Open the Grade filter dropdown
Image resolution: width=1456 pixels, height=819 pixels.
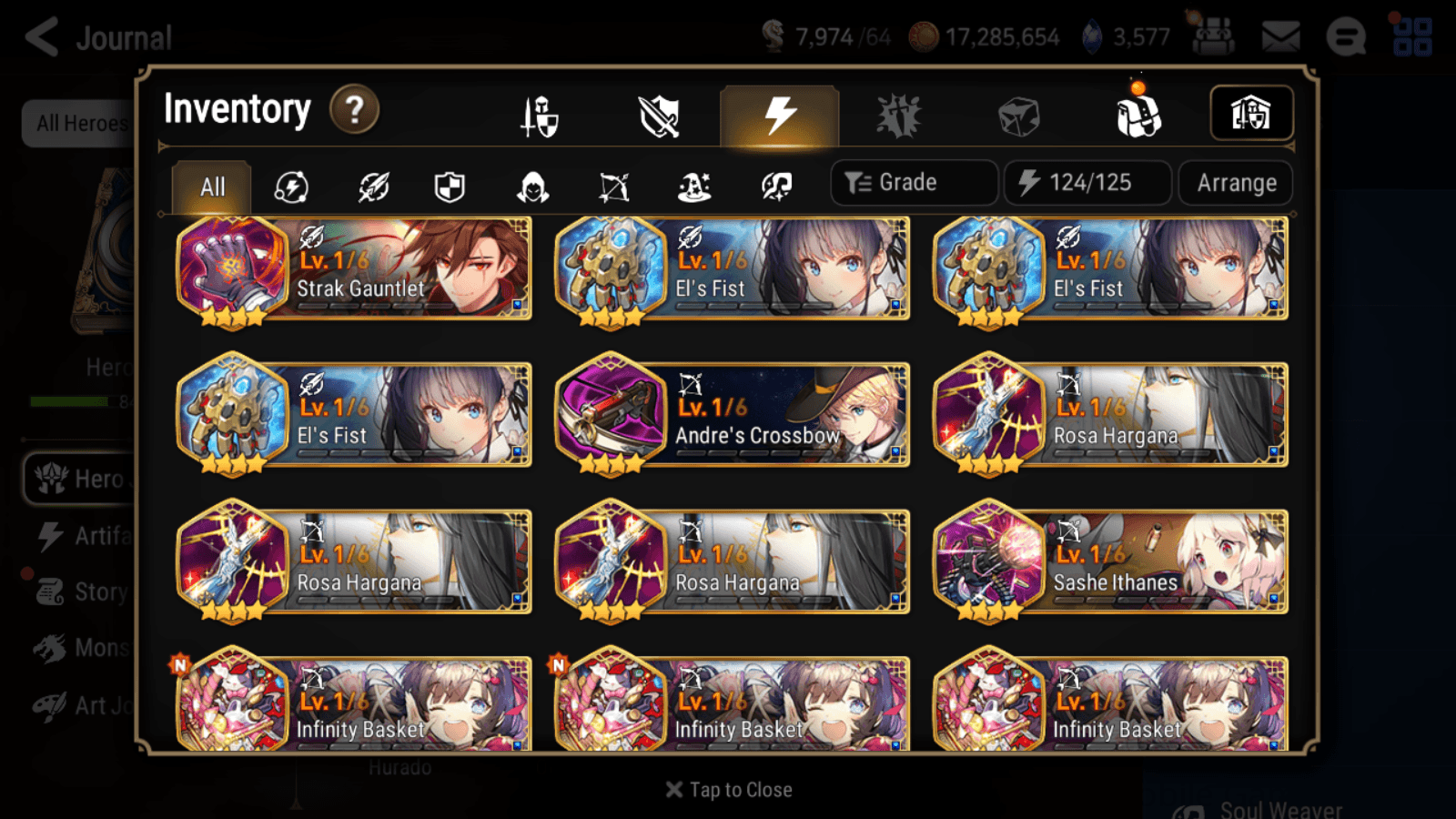click(x=913, y=182)
